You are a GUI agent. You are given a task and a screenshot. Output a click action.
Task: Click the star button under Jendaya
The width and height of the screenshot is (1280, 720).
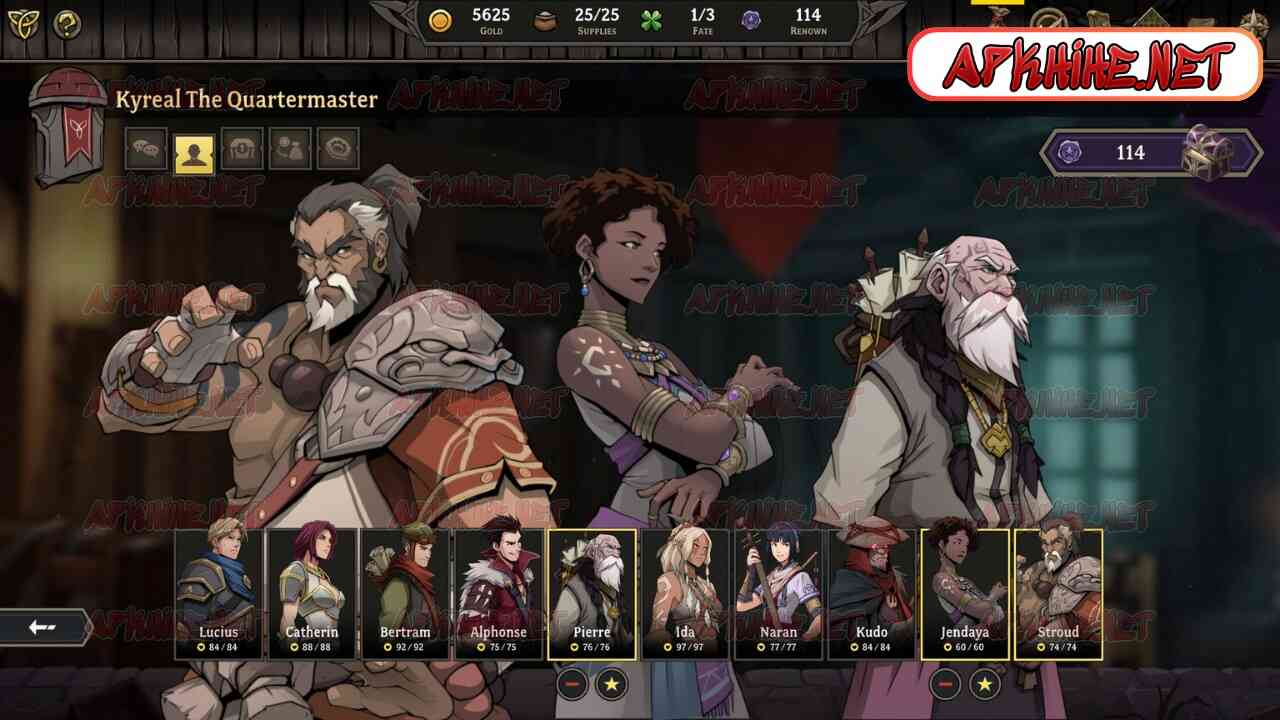985,684
